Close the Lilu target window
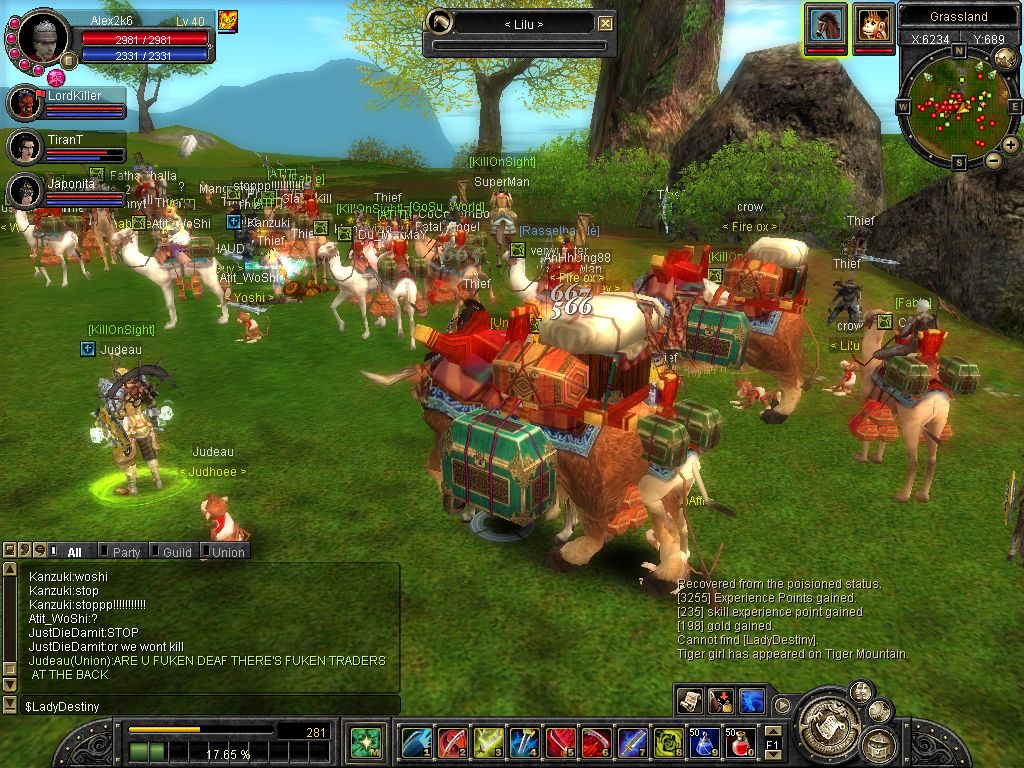The image size is (1024, 768). tap(606, 23)
